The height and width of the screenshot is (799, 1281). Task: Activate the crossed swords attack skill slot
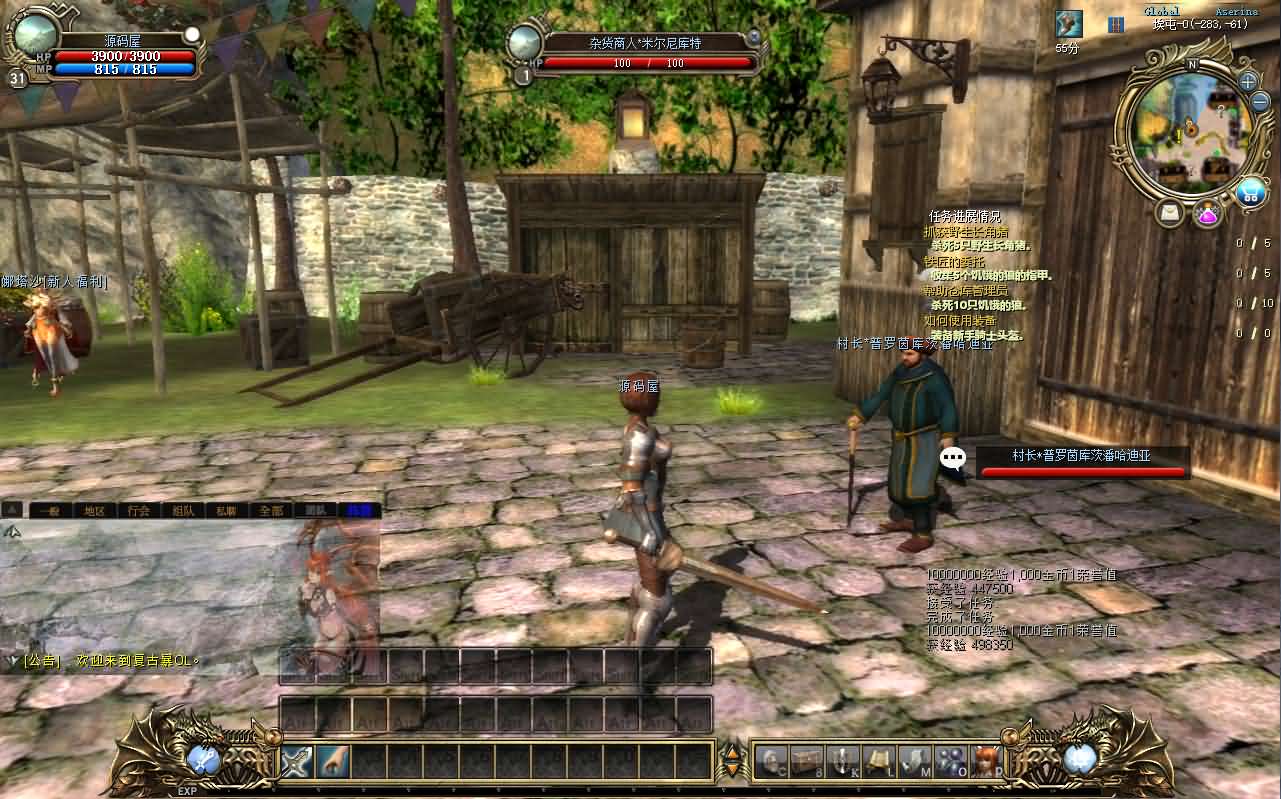click(x=297, y=762)
